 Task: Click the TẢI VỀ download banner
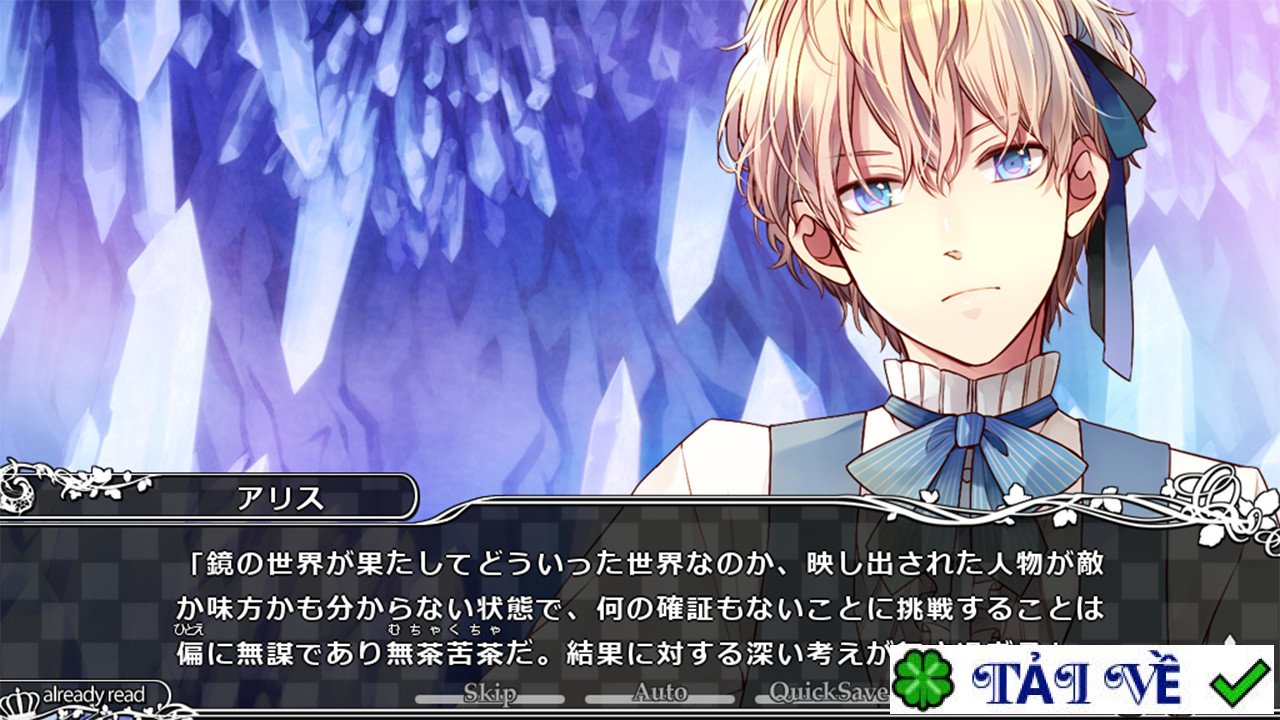[1081, 680]
